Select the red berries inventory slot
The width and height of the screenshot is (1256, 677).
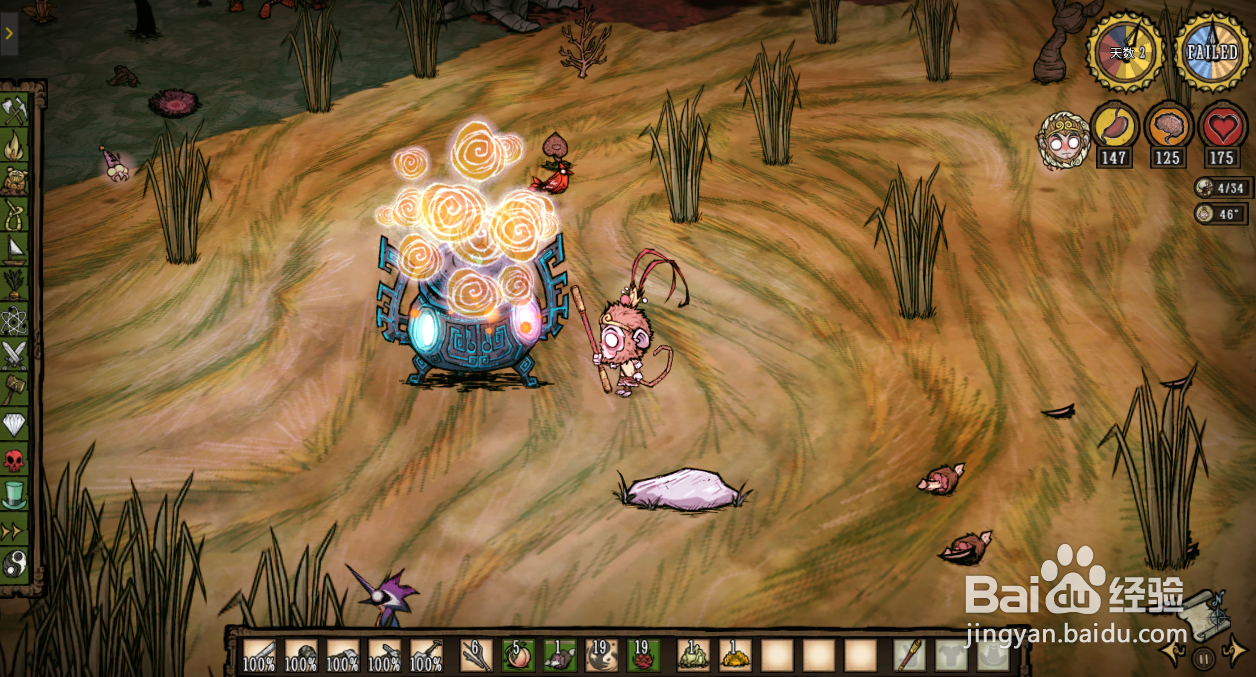(644, 655)
